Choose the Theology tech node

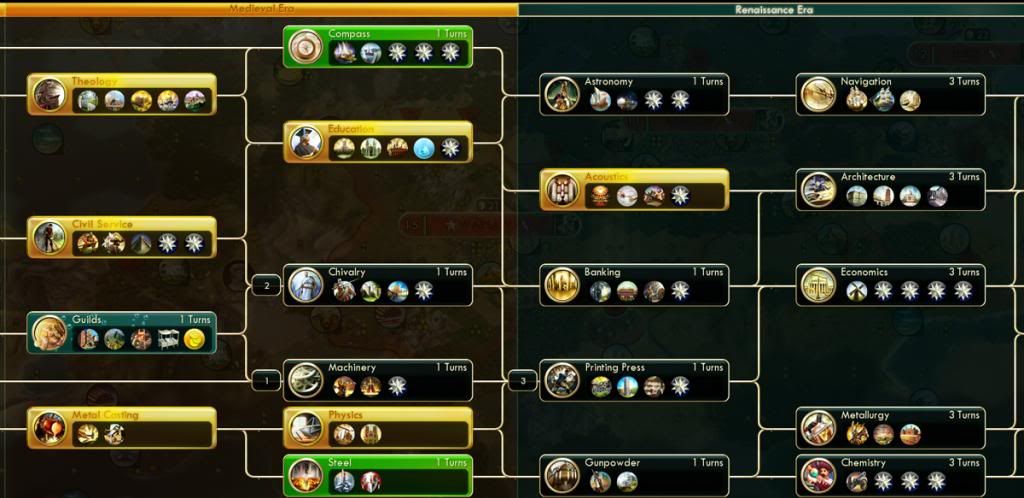[x=121, y=94]
